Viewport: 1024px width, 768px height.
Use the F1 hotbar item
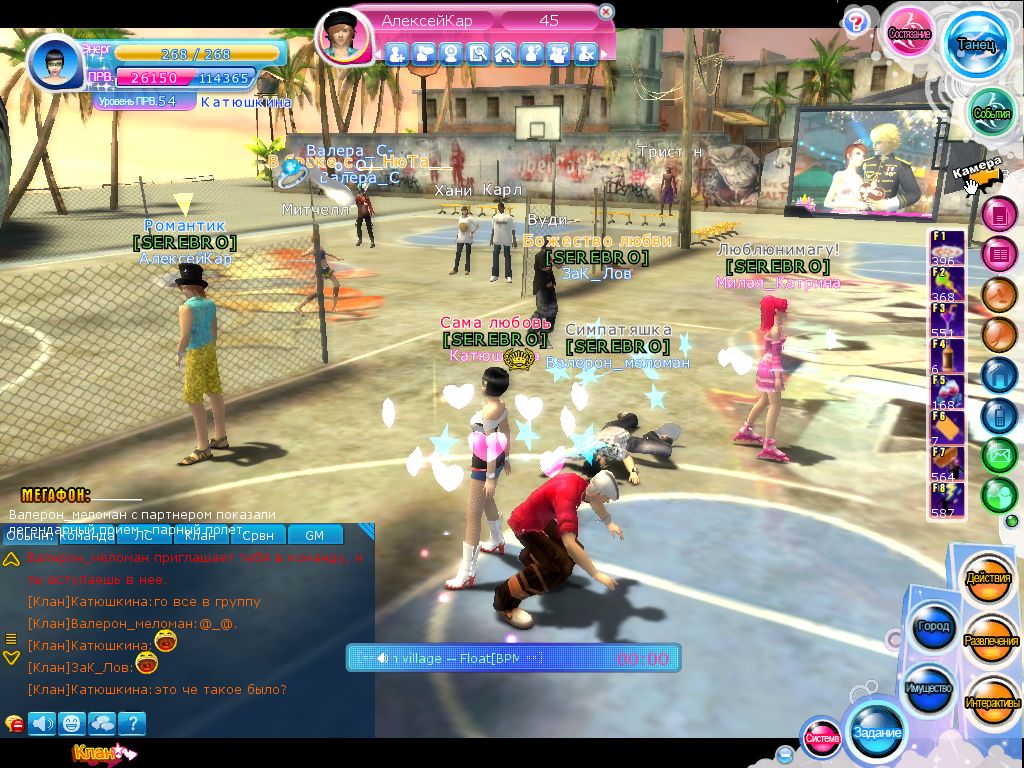click(x=947, y=247)
